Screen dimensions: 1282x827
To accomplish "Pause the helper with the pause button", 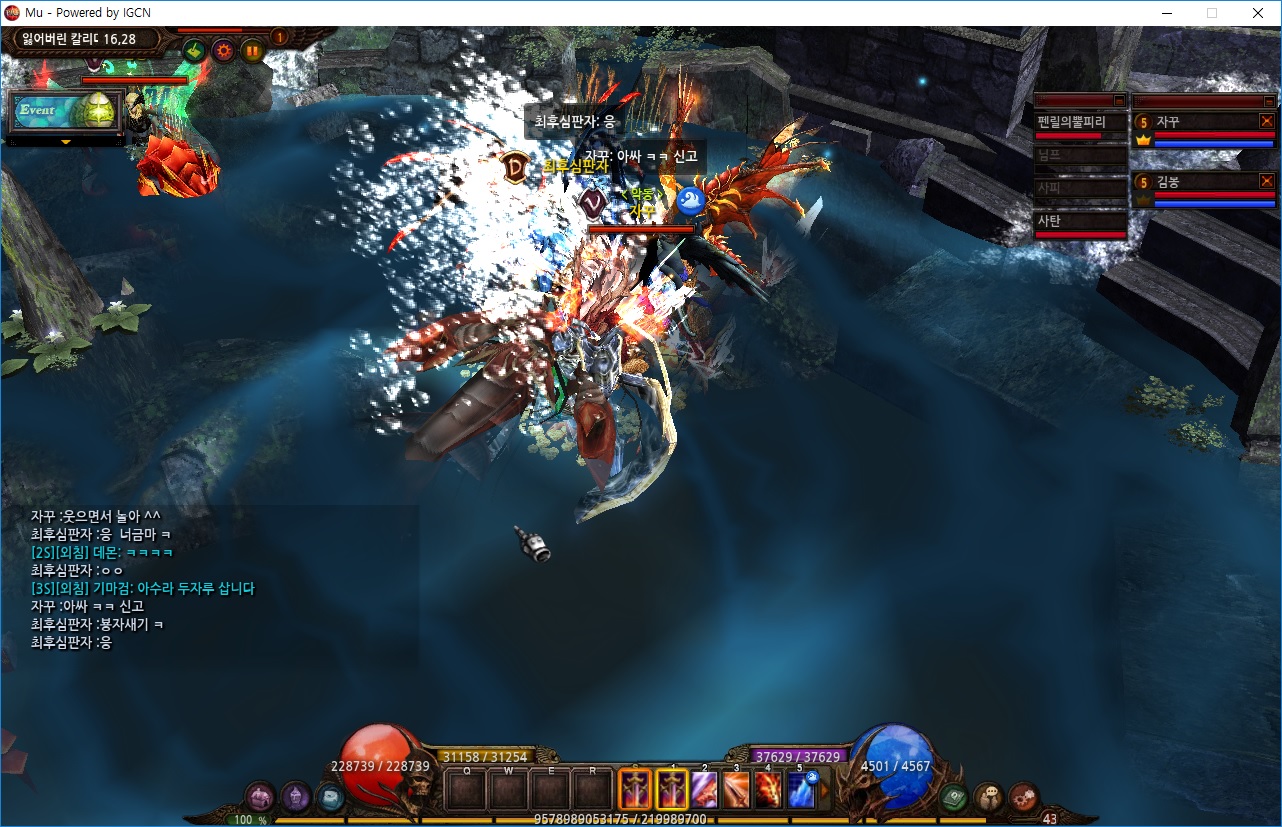I will (x=252, y=49).
